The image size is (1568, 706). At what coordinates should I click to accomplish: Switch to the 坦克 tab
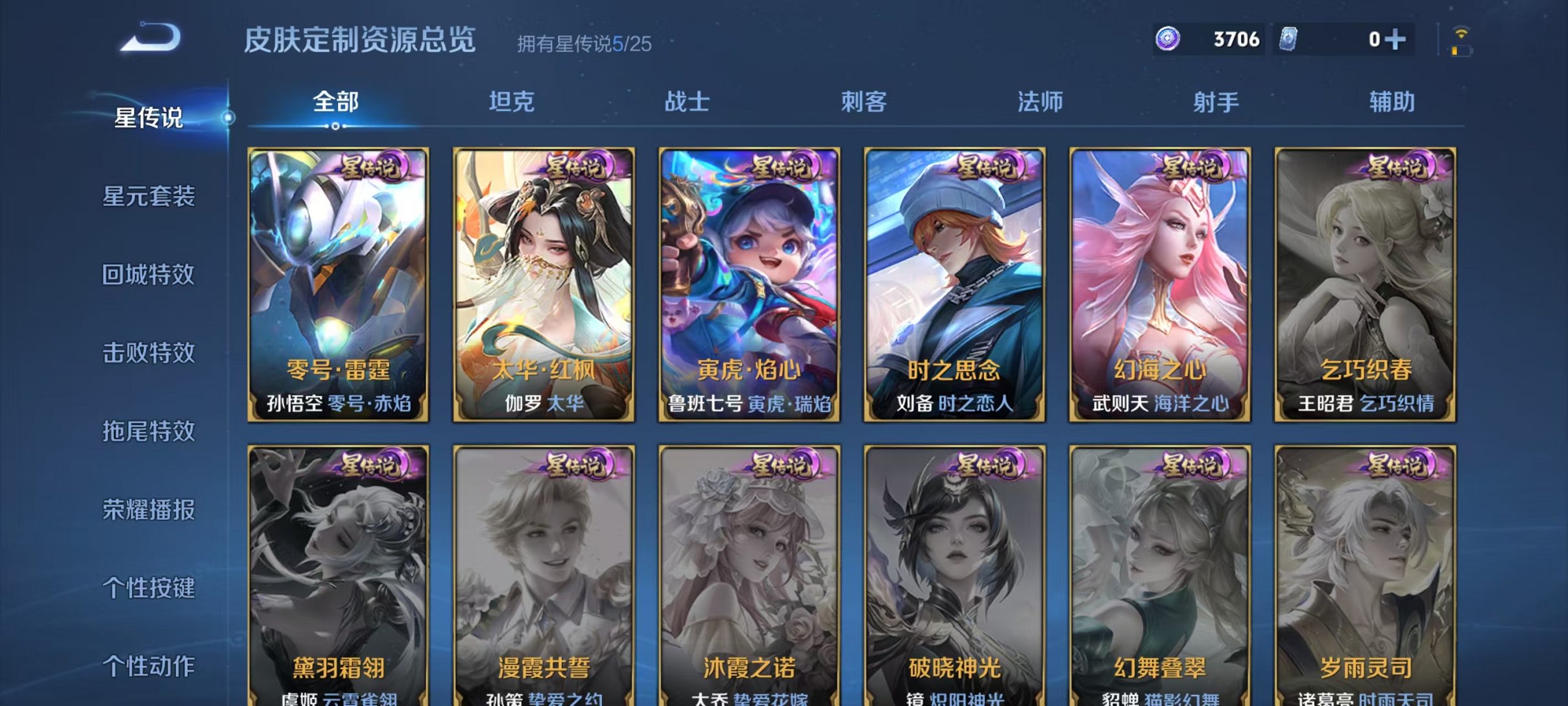pyautogui.click(x=512, y=101)
